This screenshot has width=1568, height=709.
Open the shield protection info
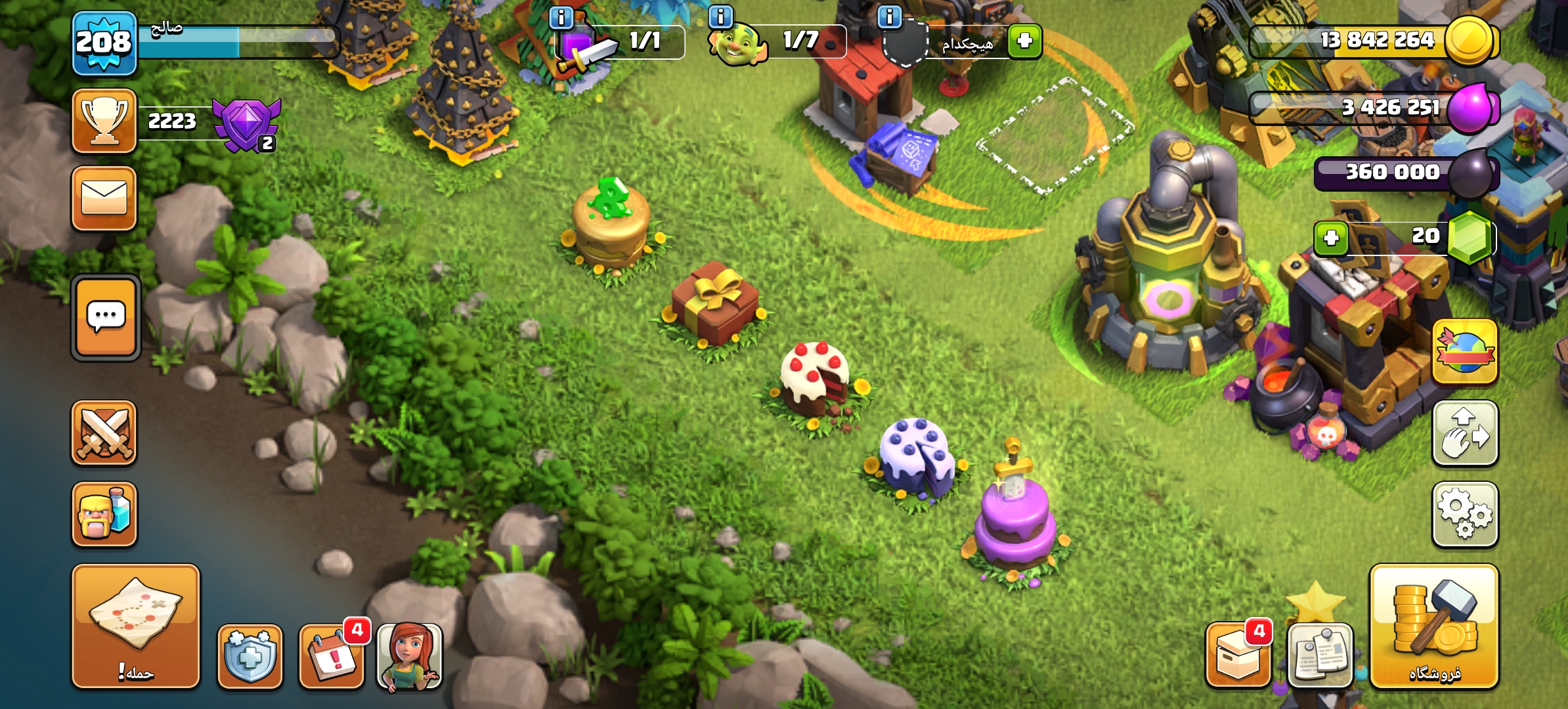(x=250, y=656)
